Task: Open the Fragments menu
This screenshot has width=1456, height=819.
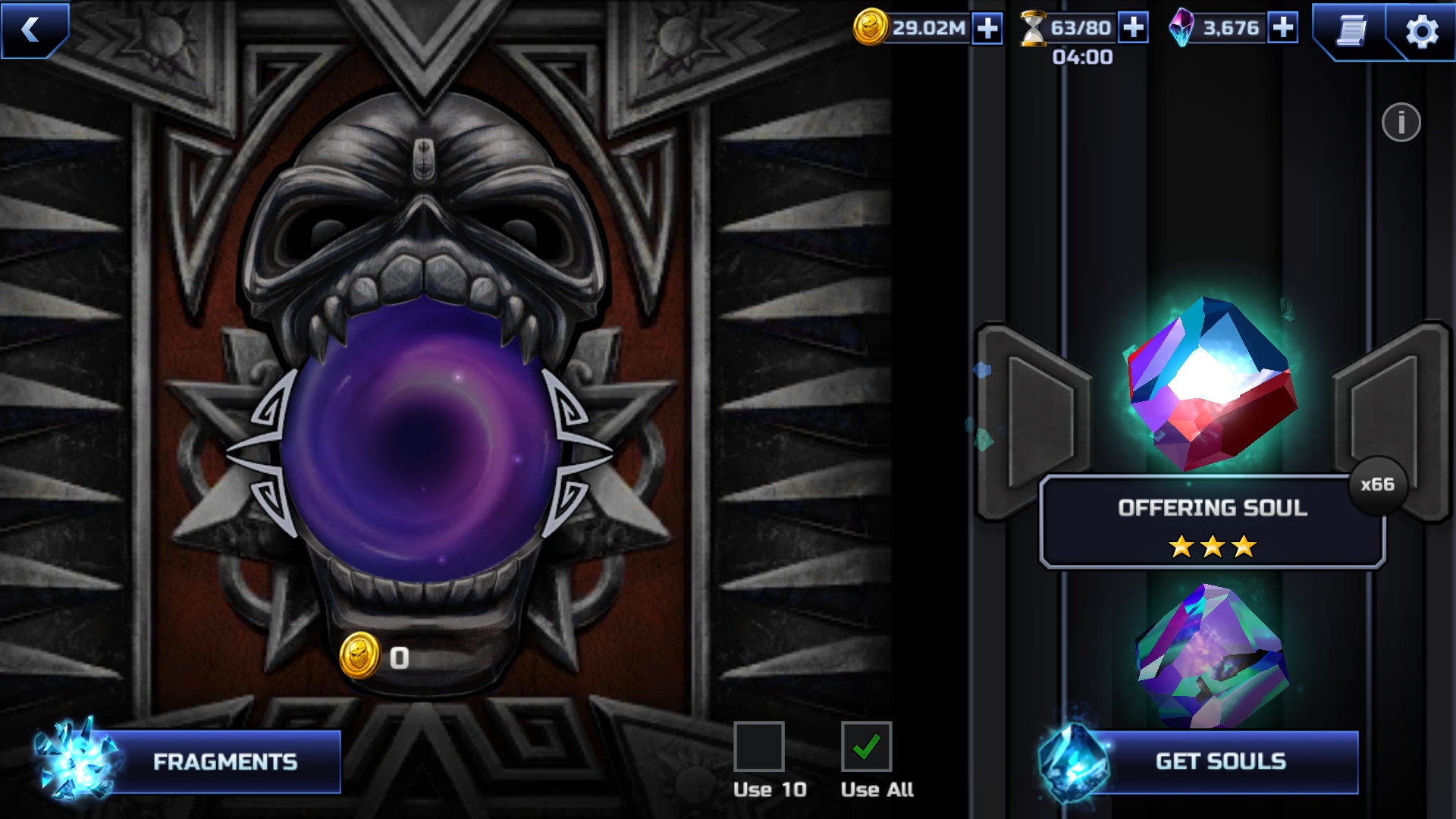Action: point(224,762)
